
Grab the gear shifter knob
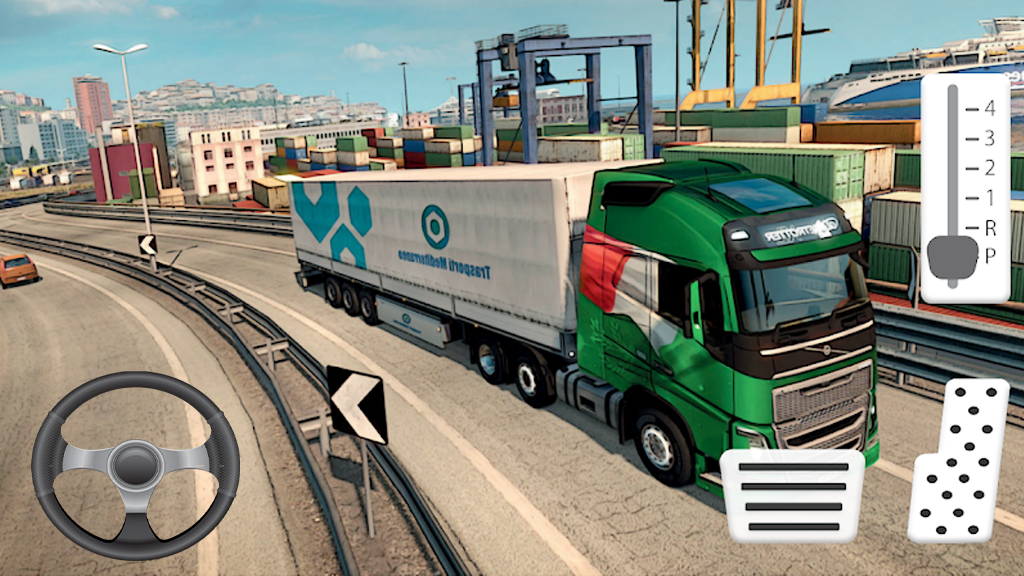(x=951, y=257)
